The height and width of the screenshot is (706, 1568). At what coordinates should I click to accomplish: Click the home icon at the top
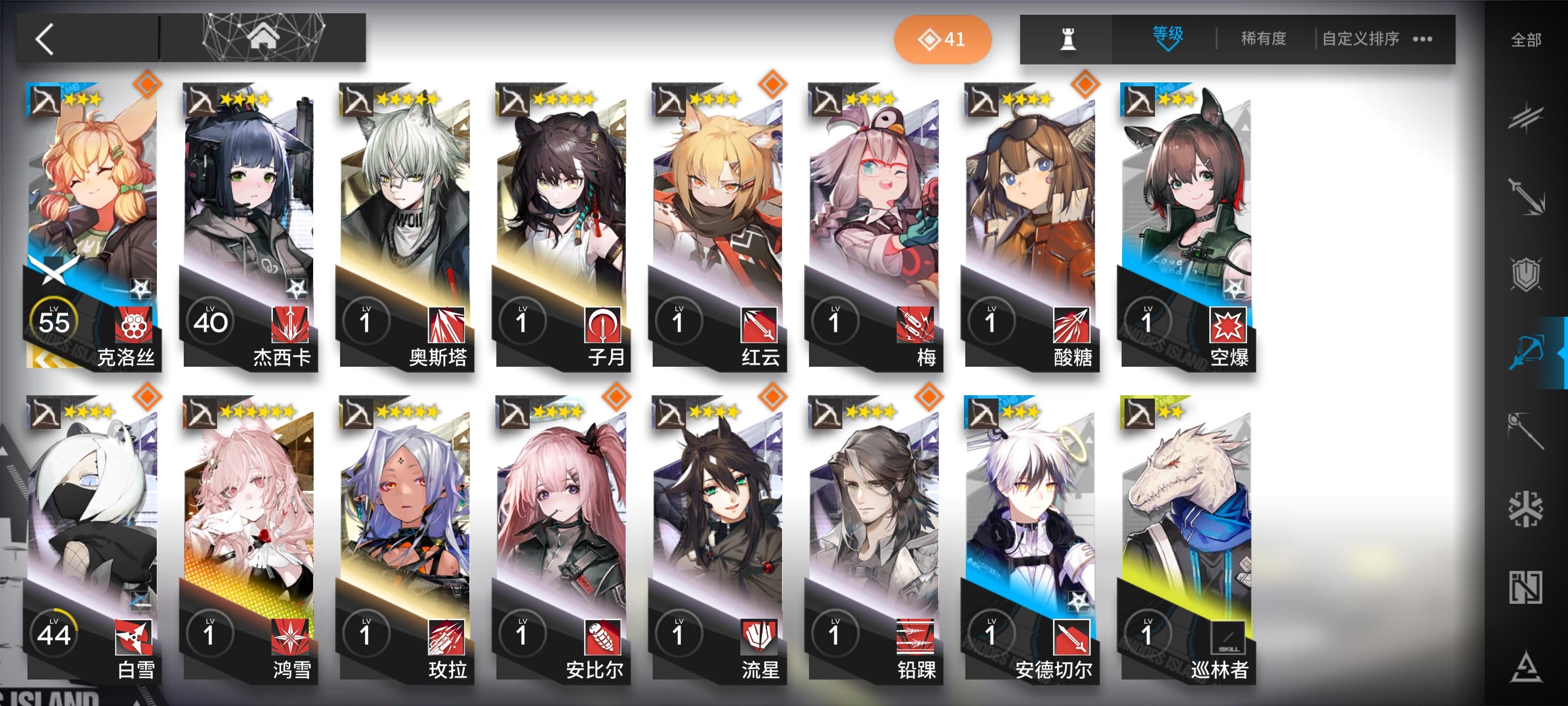[264, 38]
